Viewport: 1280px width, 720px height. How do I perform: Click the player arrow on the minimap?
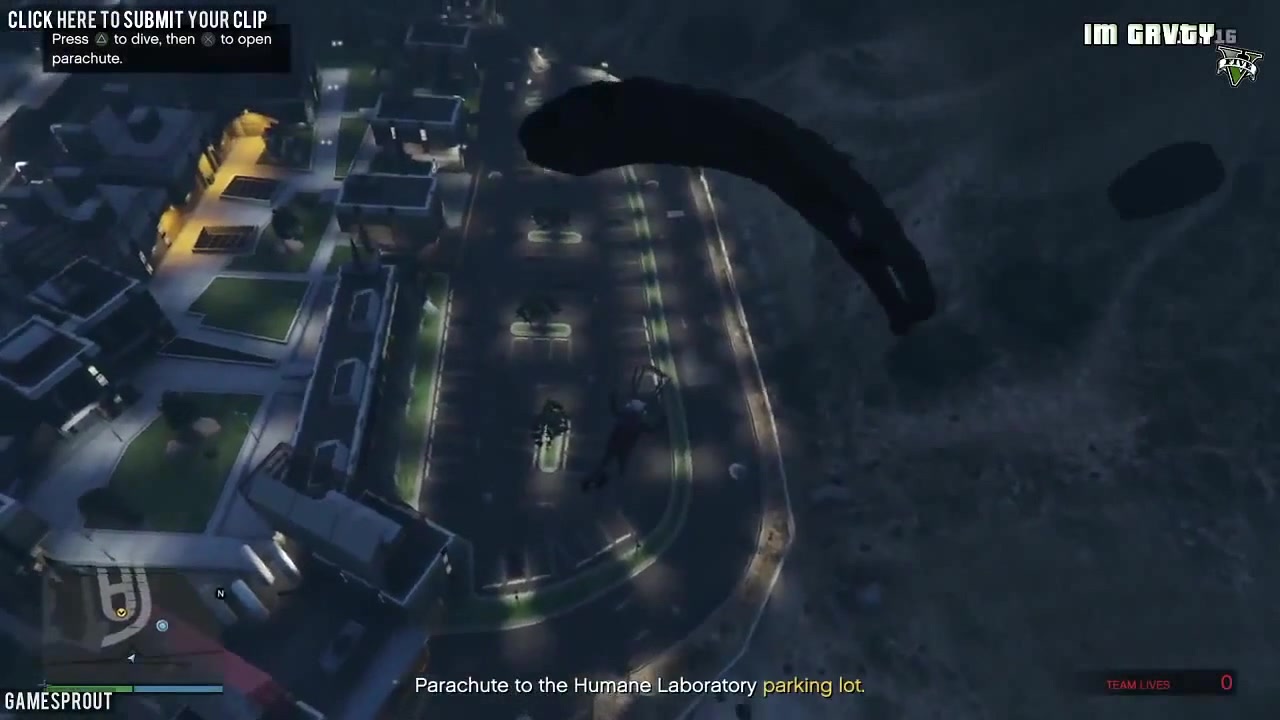(x=131, y=658)
